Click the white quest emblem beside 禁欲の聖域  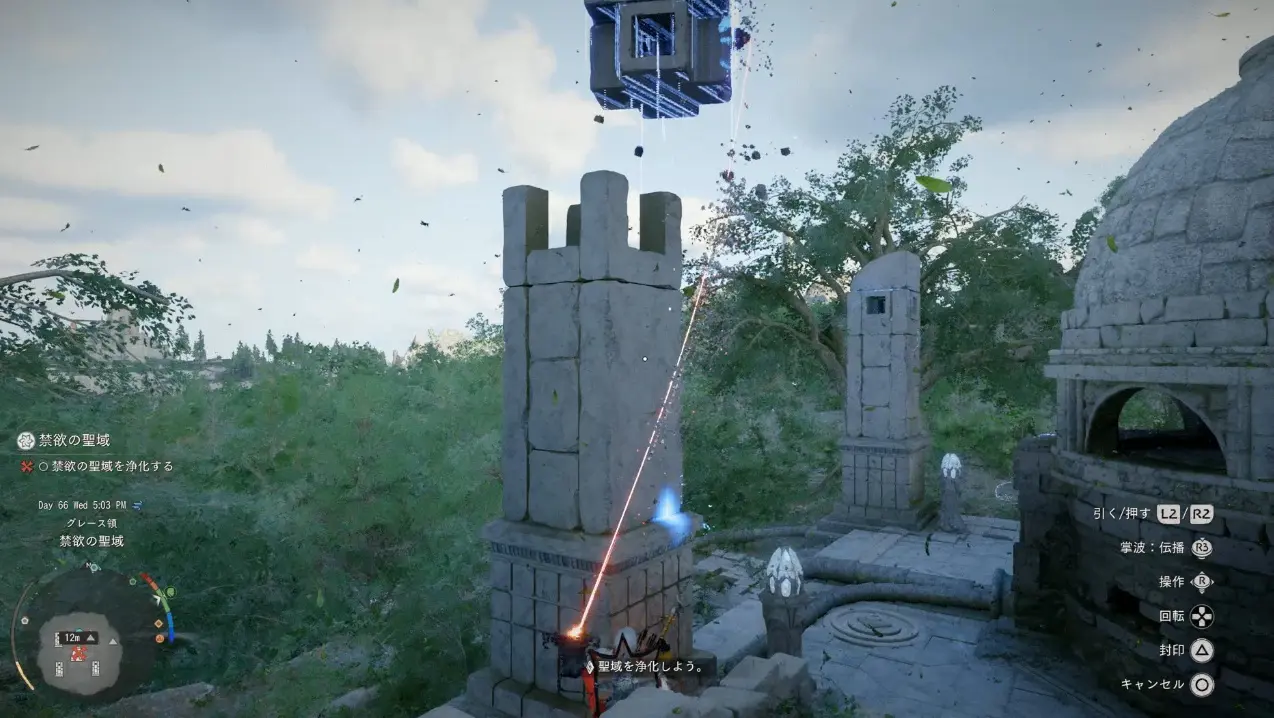tap(26, 441)
